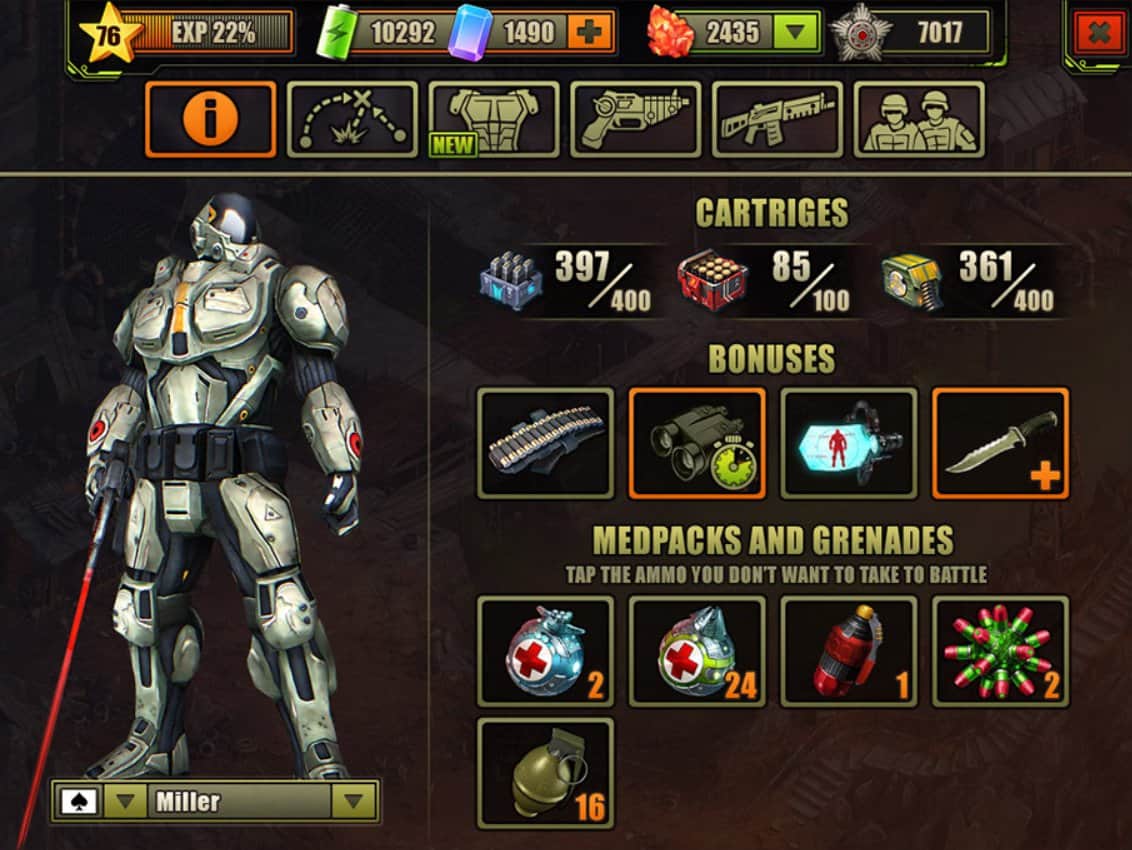Tap the green medpack with count 24
The image size is (1132, 850).
697,651
